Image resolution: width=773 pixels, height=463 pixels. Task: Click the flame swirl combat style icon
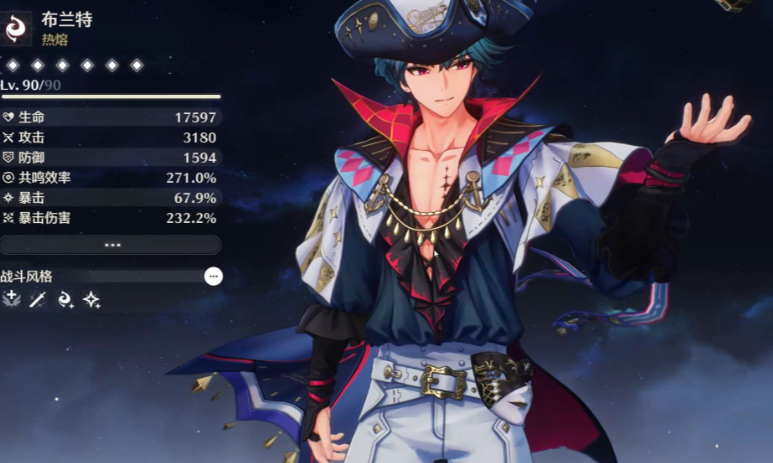tap(65, 299)
